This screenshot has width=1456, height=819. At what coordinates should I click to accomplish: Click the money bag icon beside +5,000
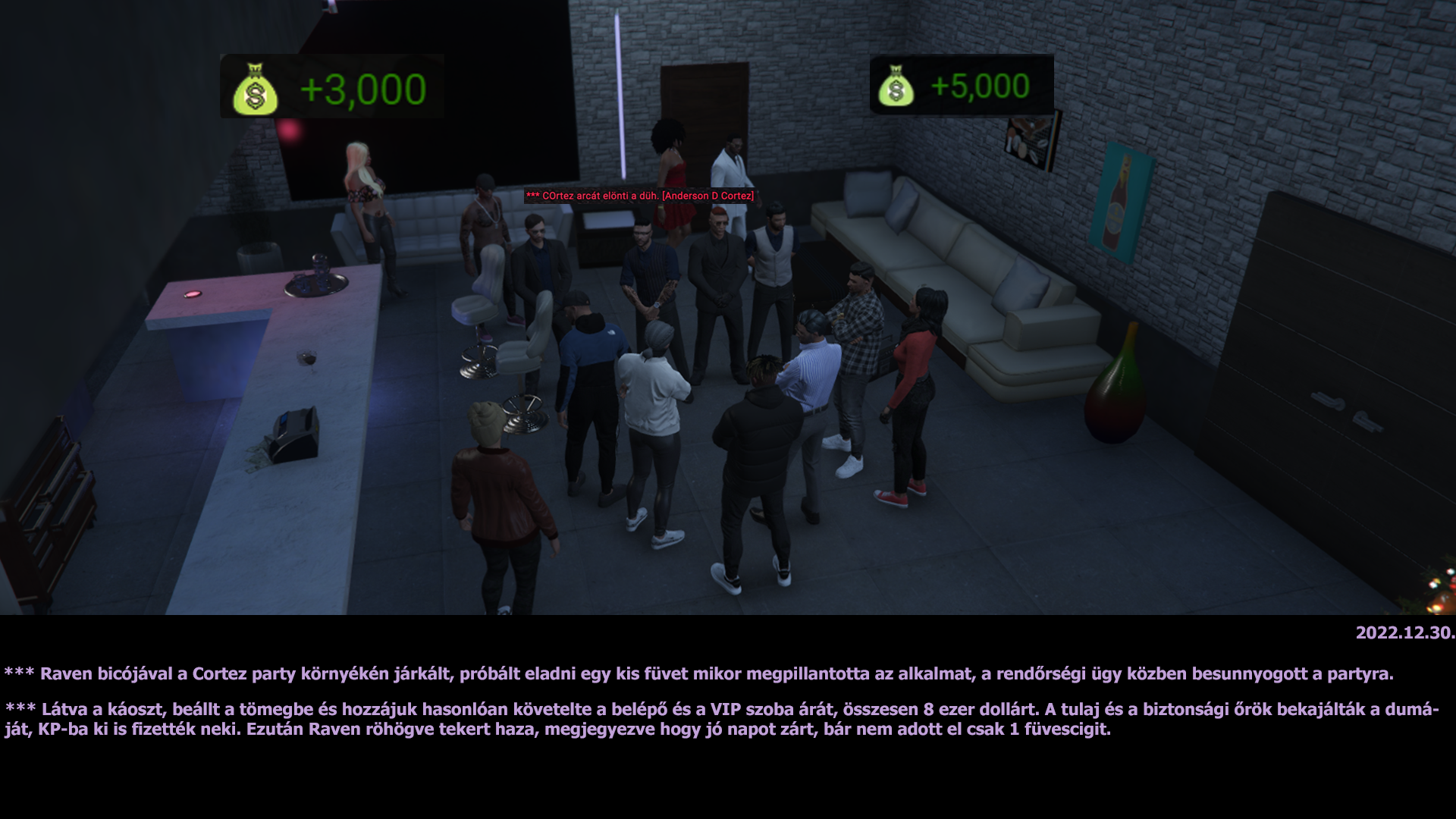[898, 89]
